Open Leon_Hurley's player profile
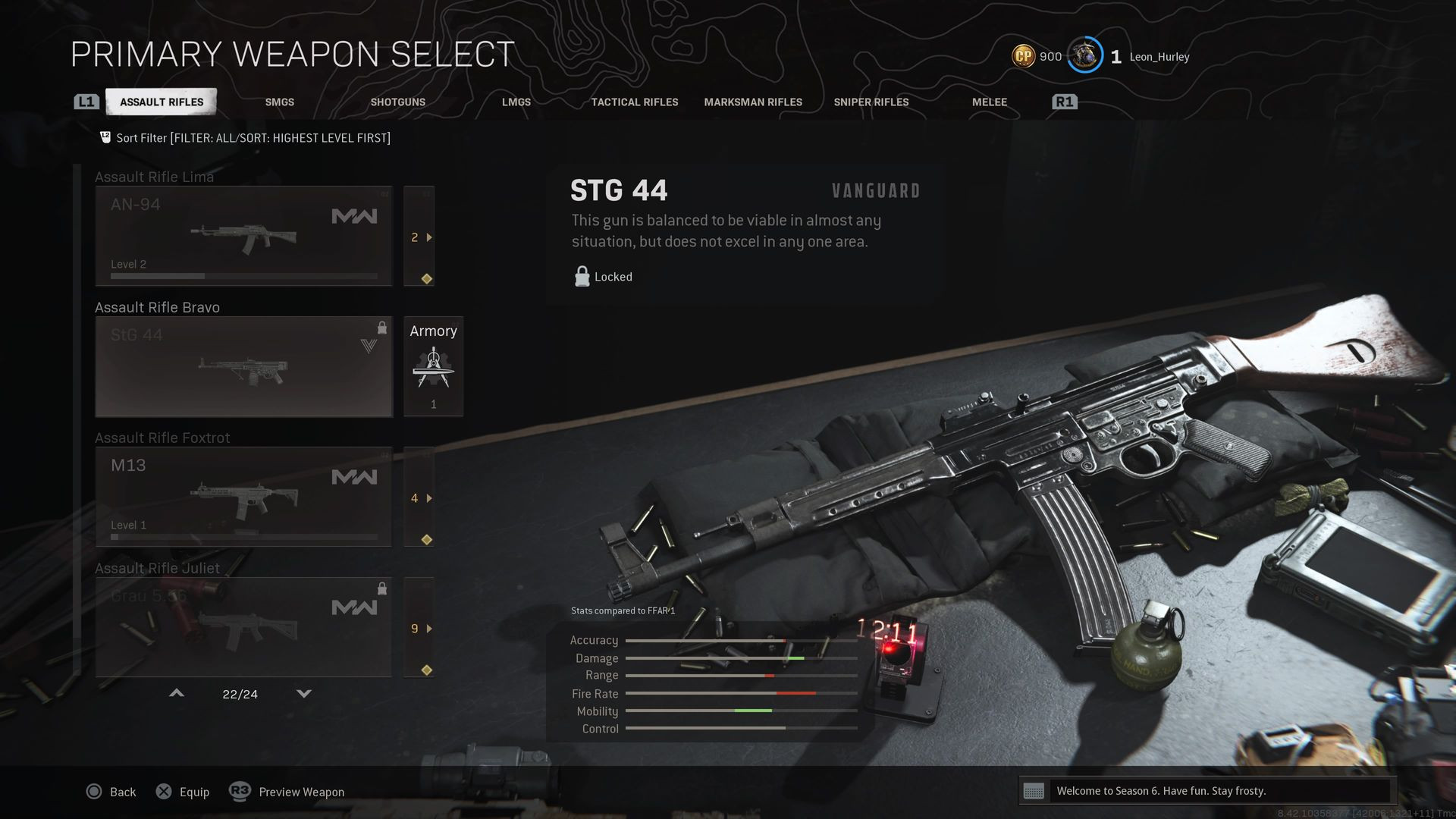This screenshot has height=819, width=1456. [x=1159, y=57]
